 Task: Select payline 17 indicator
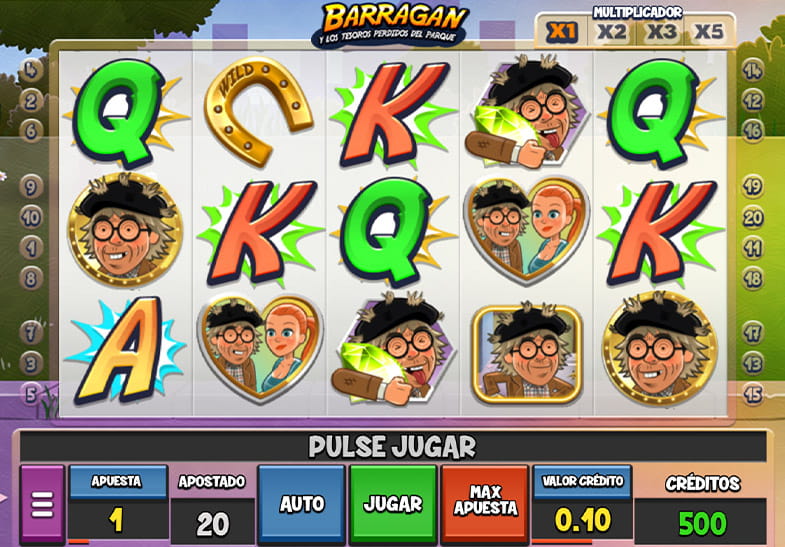tap(753, 331)
